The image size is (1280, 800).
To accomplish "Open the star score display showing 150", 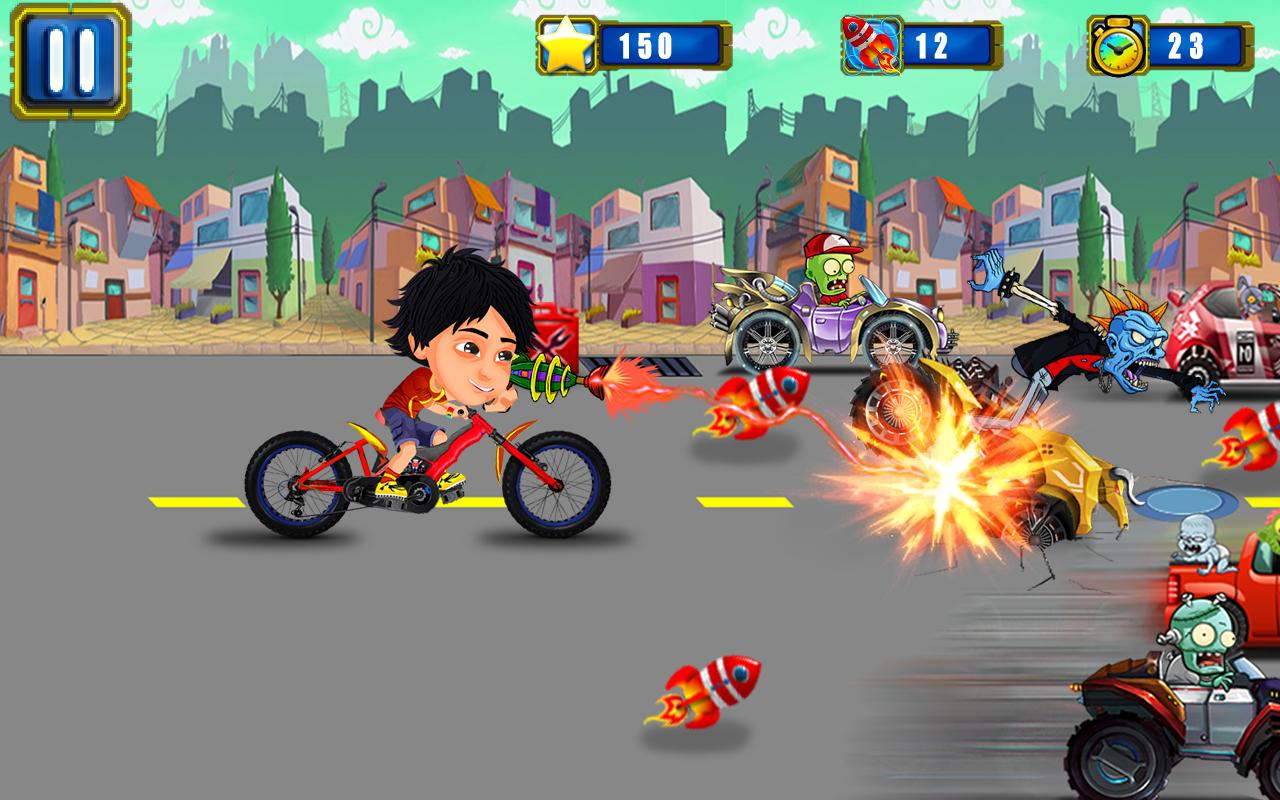I will [651, 43].
